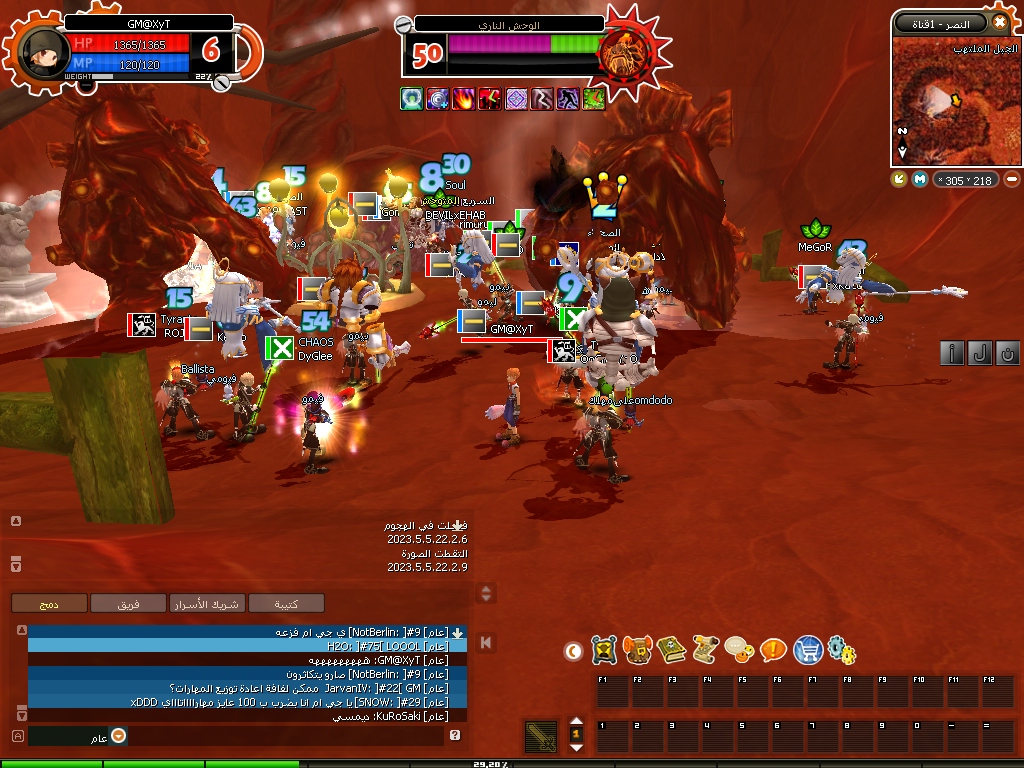The image size is (1024, 768).
Task: Switch to the فريق chat tab
Action: point(128,603)
